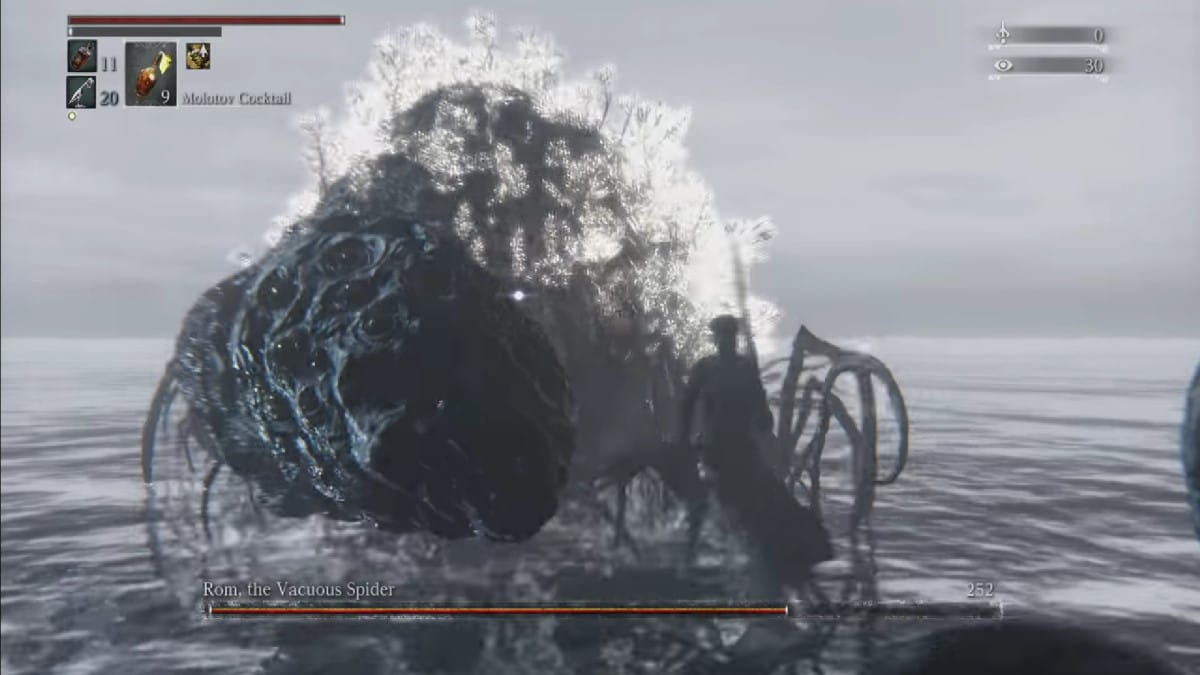Click the Blood Echoes counter icon
This screenshot has width=1200, height=675.
(x=1003, y=35)
